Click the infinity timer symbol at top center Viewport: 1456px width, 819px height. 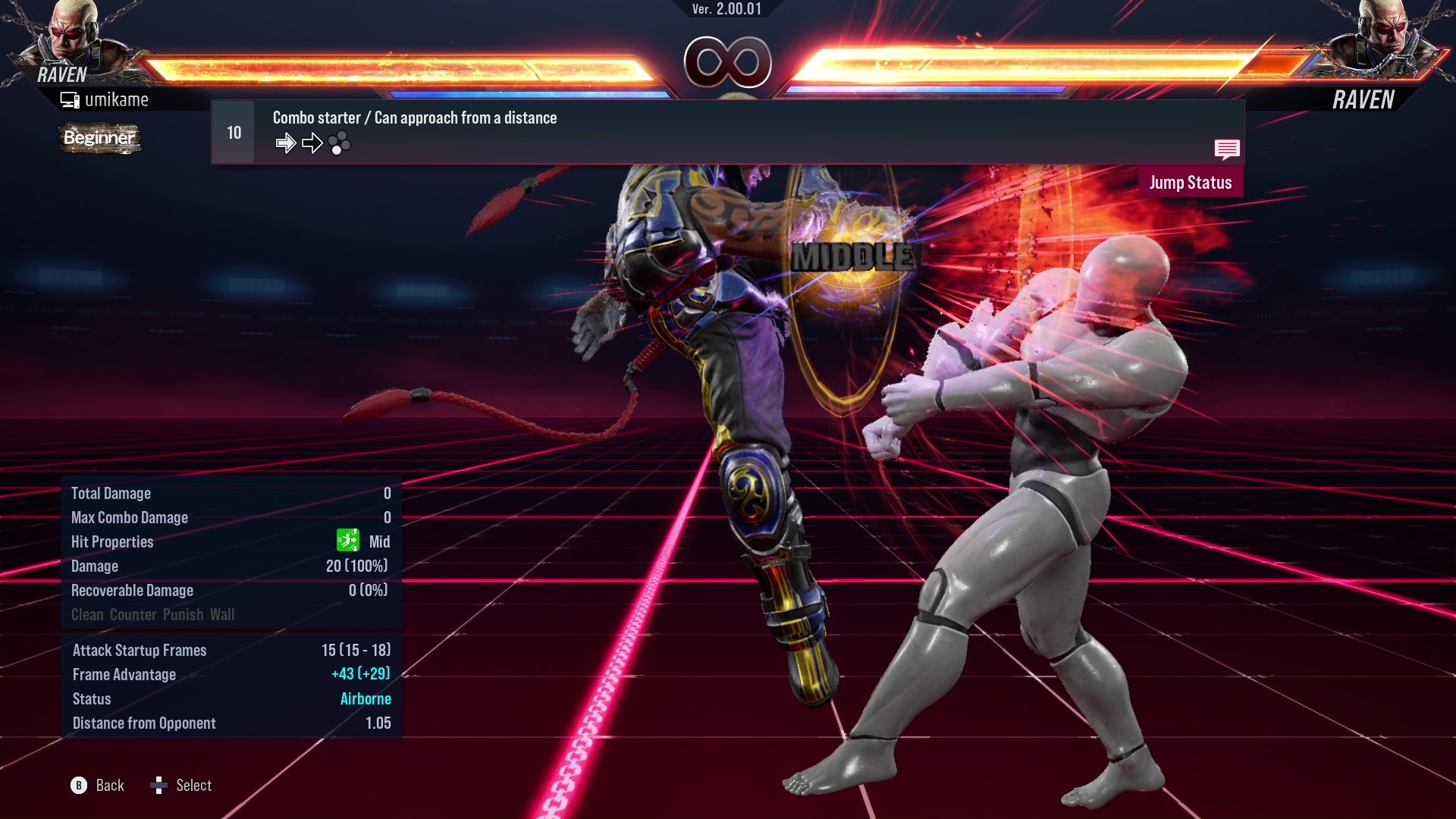[x=728, y=64]
